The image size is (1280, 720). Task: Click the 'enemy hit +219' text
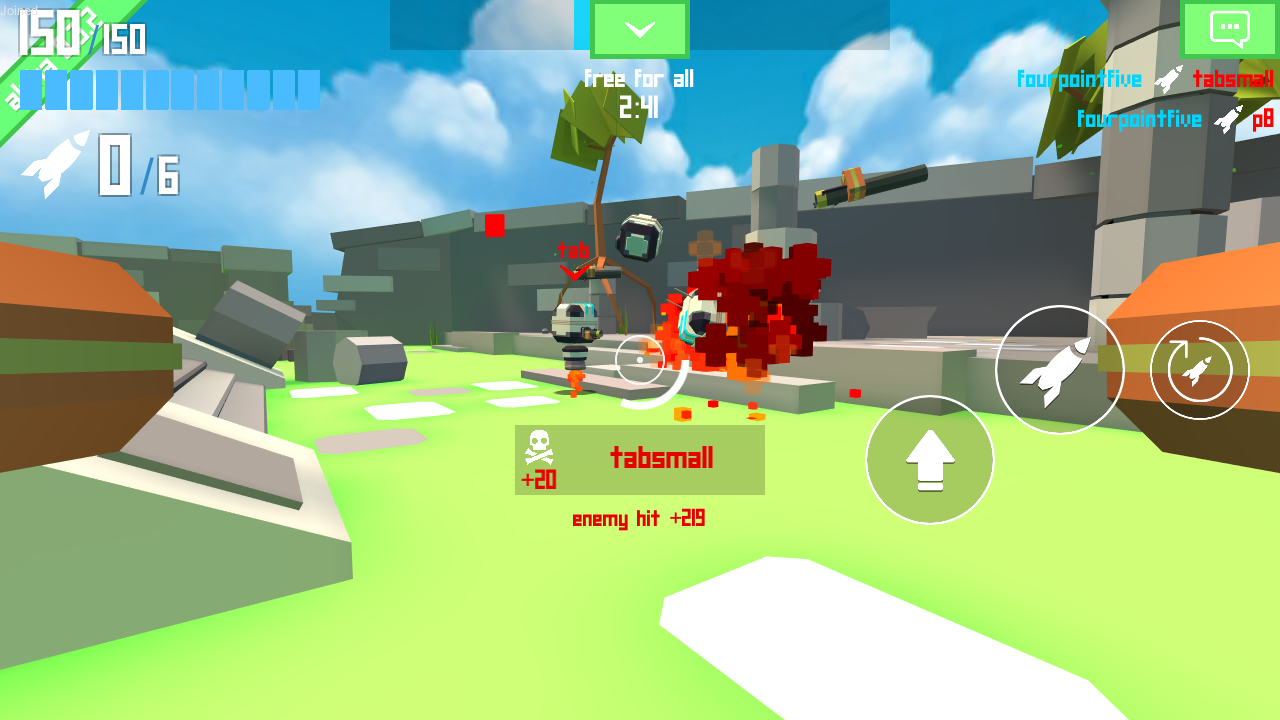click(x=638, y=518)
